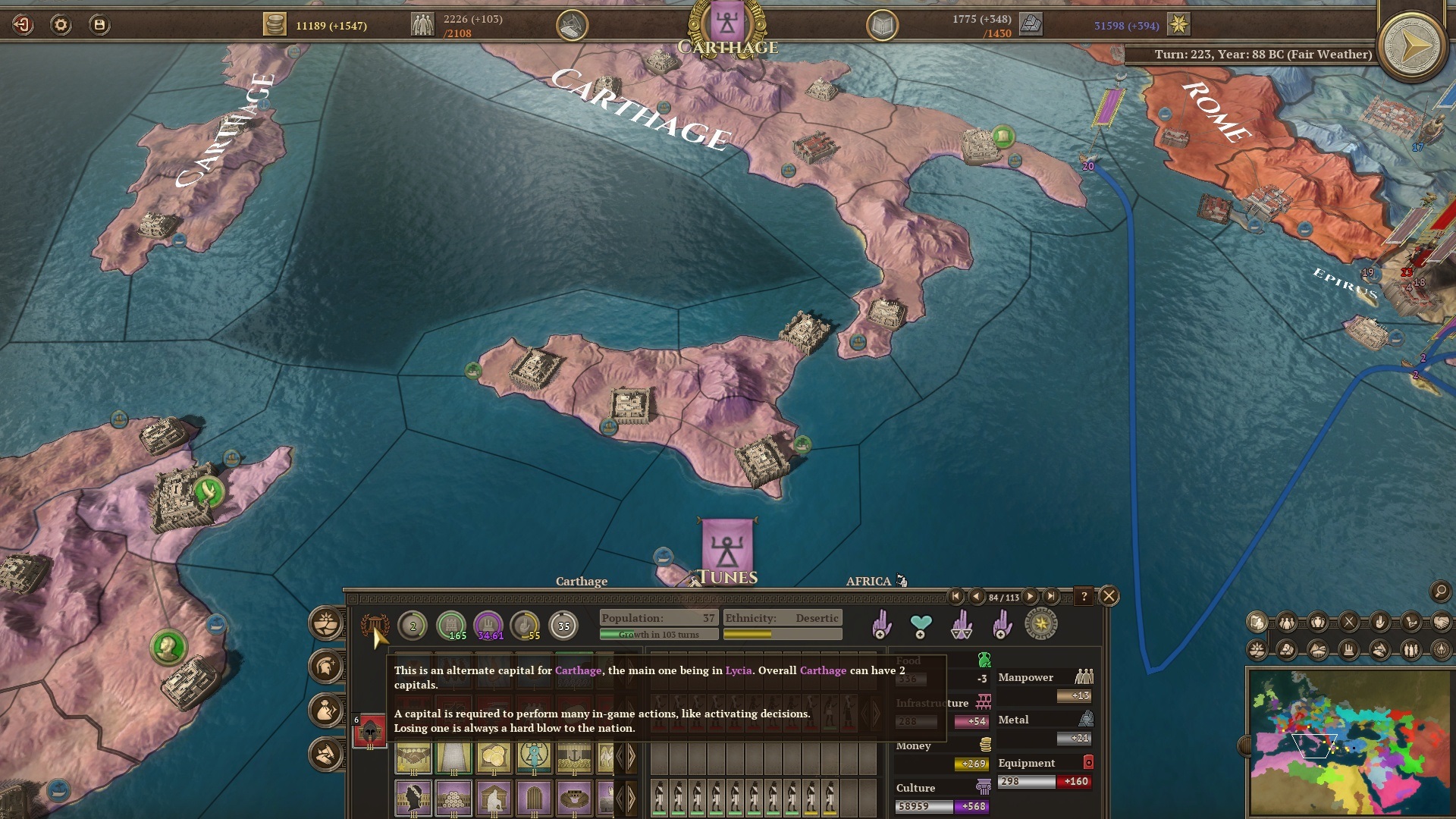Exit via the red door icon
Image resolution: width=1456 pixels, height=819 pixels.
[x=23, y=25]
